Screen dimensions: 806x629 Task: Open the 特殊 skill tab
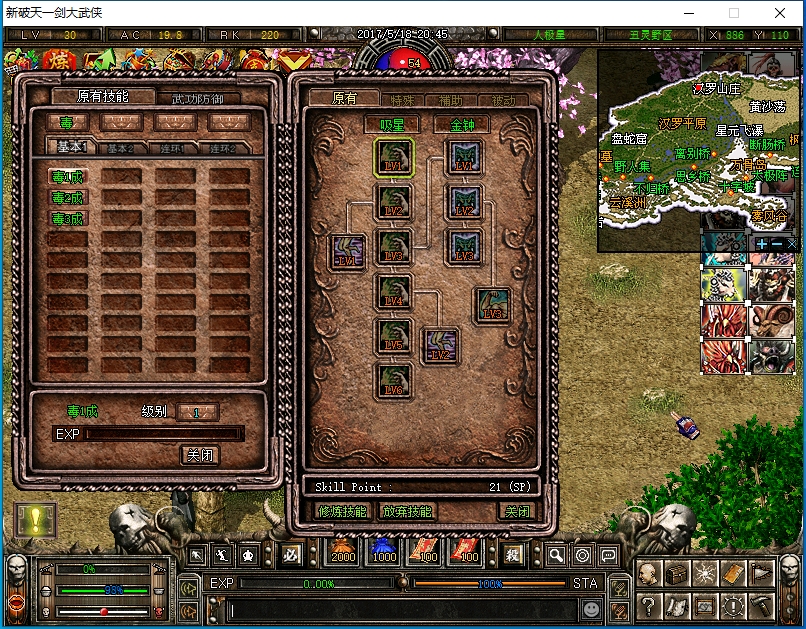(x=402, y=100)
